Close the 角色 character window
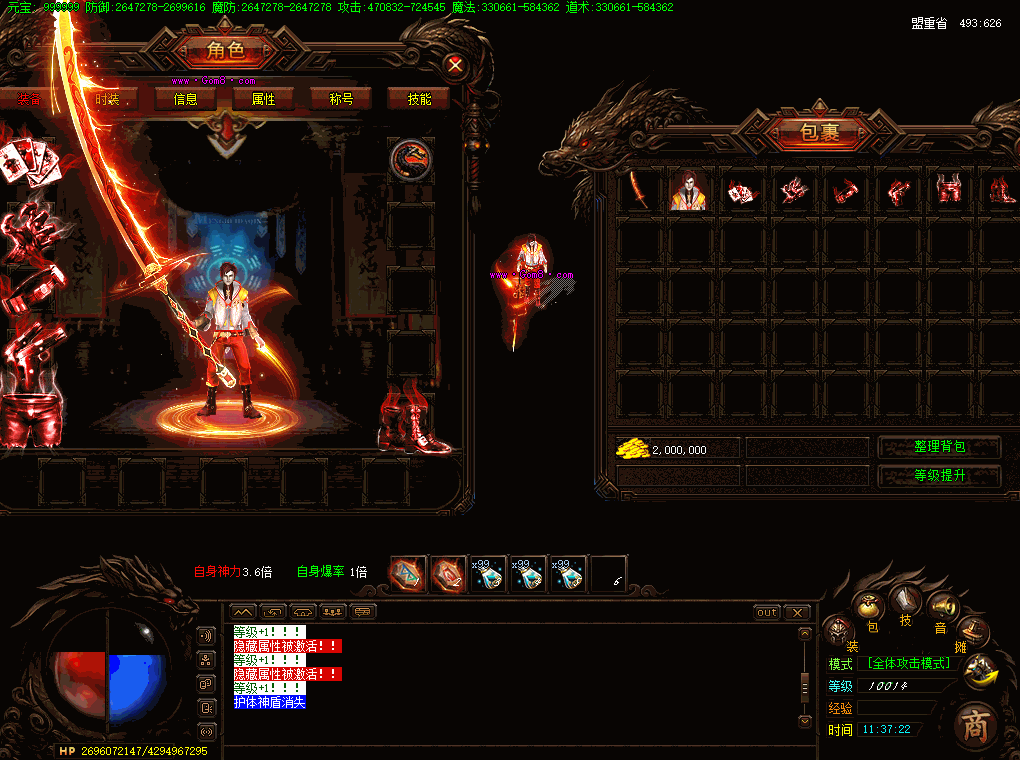The height and width of the screenshot is (760, 1020). point(455,66)
